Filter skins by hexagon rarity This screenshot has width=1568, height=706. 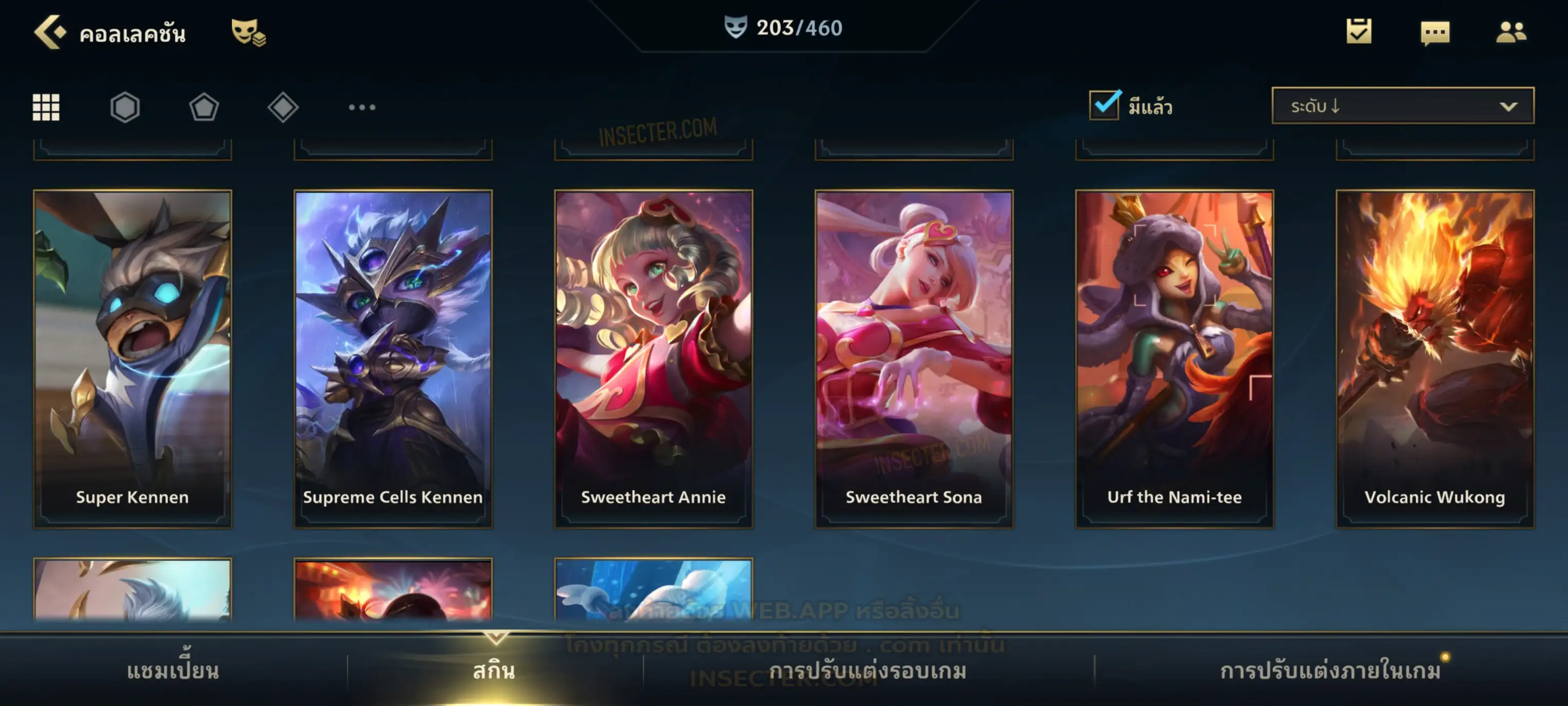(125, 107)
